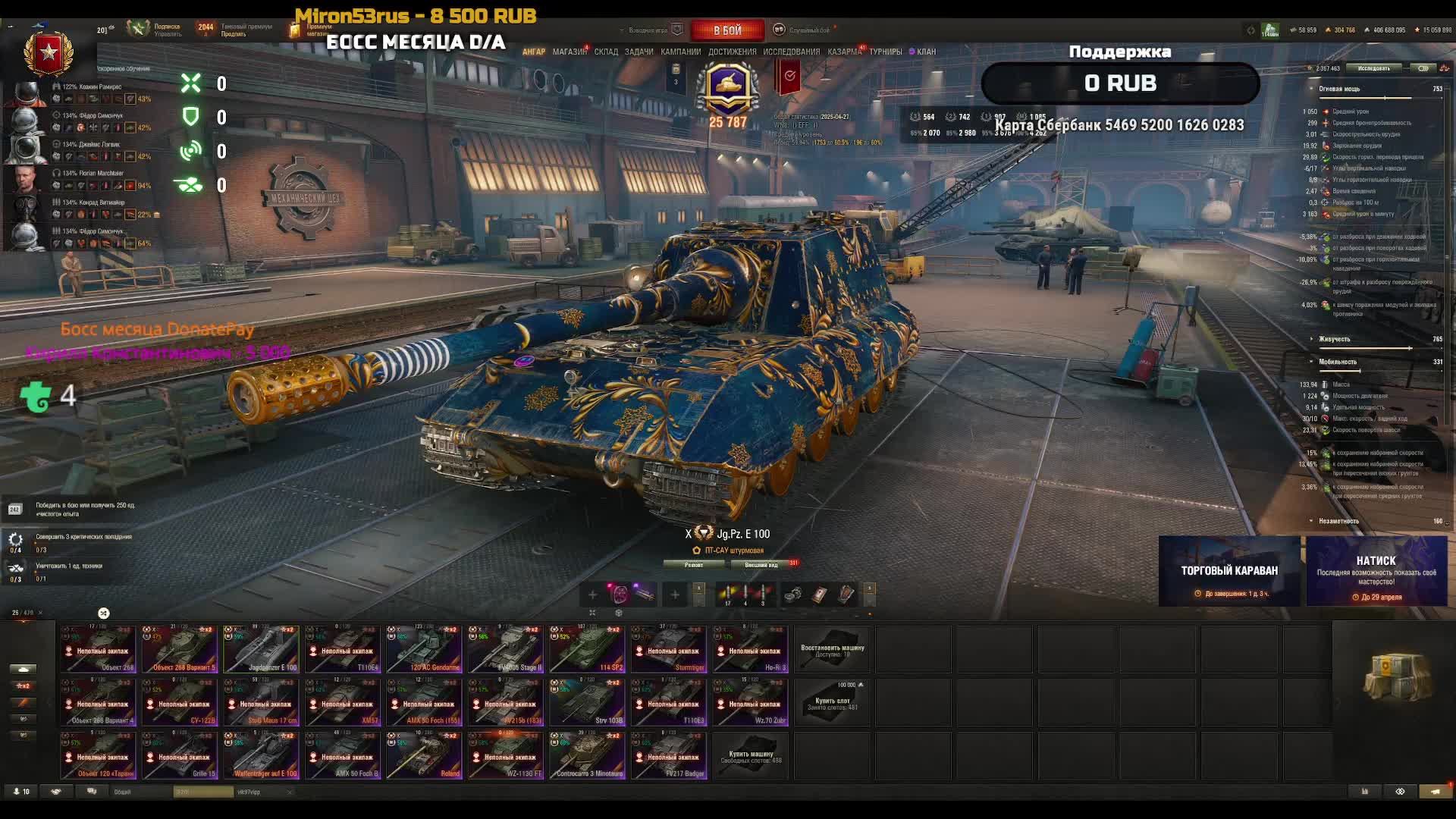The width and height of the screenshot is (1456, 819).
Task: Show the ДОСТИЖЕНИЯ achievements tab
Action: (x=732, y=52)
